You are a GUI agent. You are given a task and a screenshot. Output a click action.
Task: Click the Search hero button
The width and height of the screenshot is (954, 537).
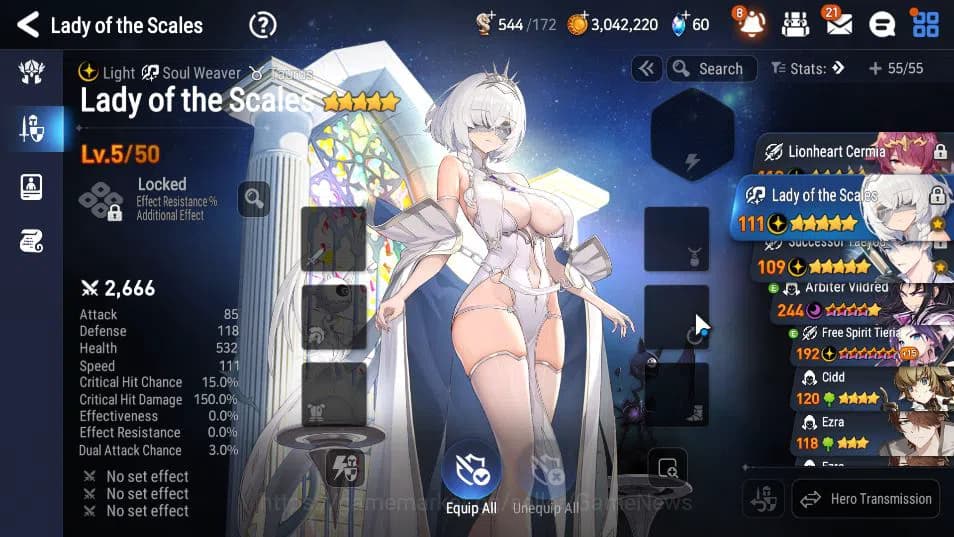708,69
